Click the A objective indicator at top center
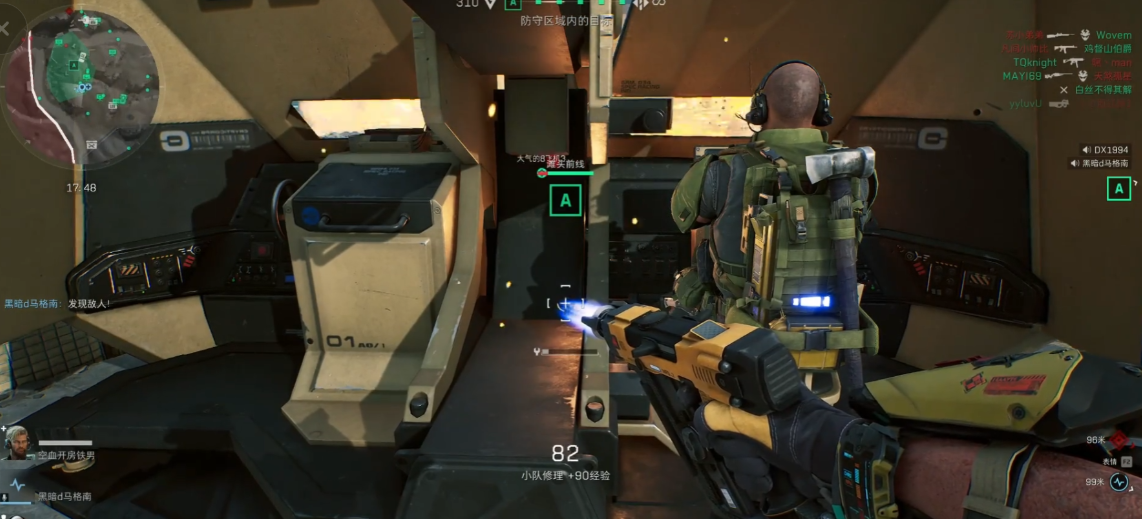This screenshot has height=519, width=1142. pyautogui.click(x=513, y=4)
